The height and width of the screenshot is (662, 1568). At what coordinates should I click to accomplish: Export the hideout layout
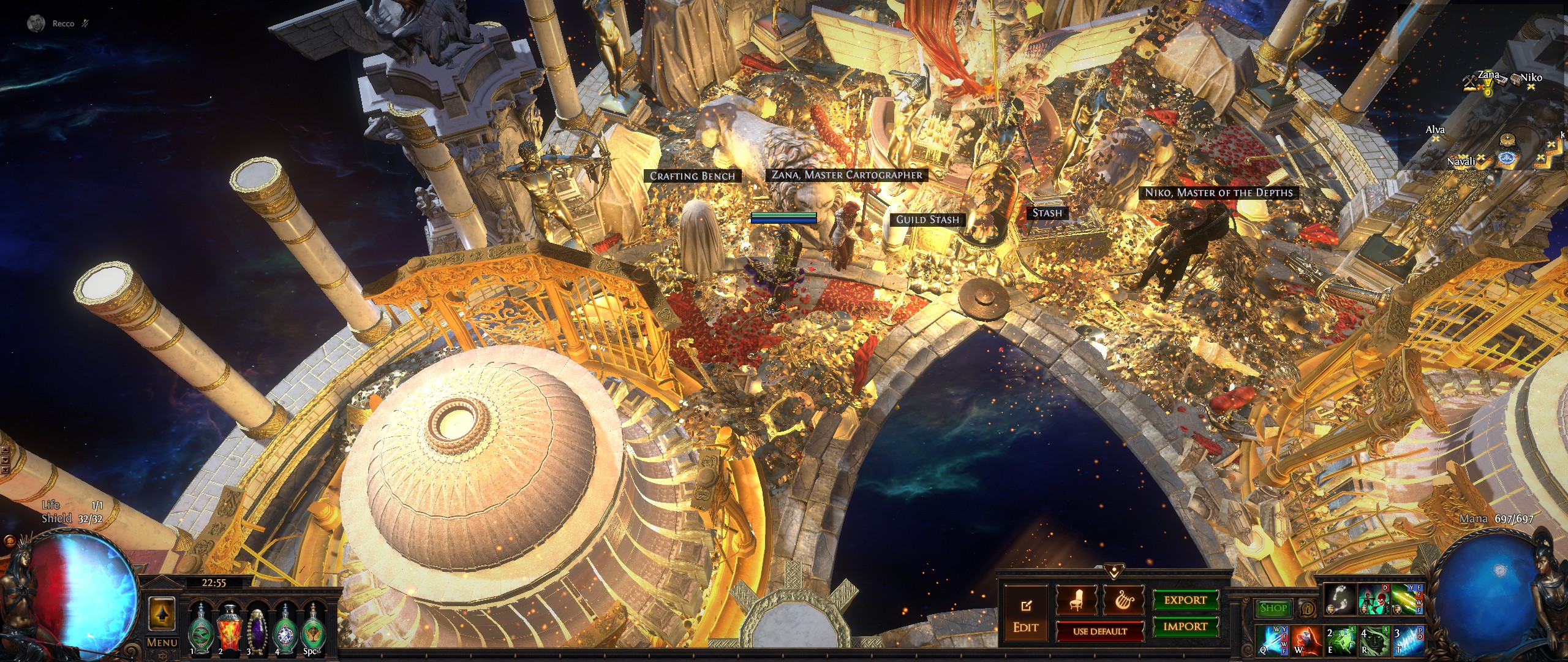[x=1185, y=600]
